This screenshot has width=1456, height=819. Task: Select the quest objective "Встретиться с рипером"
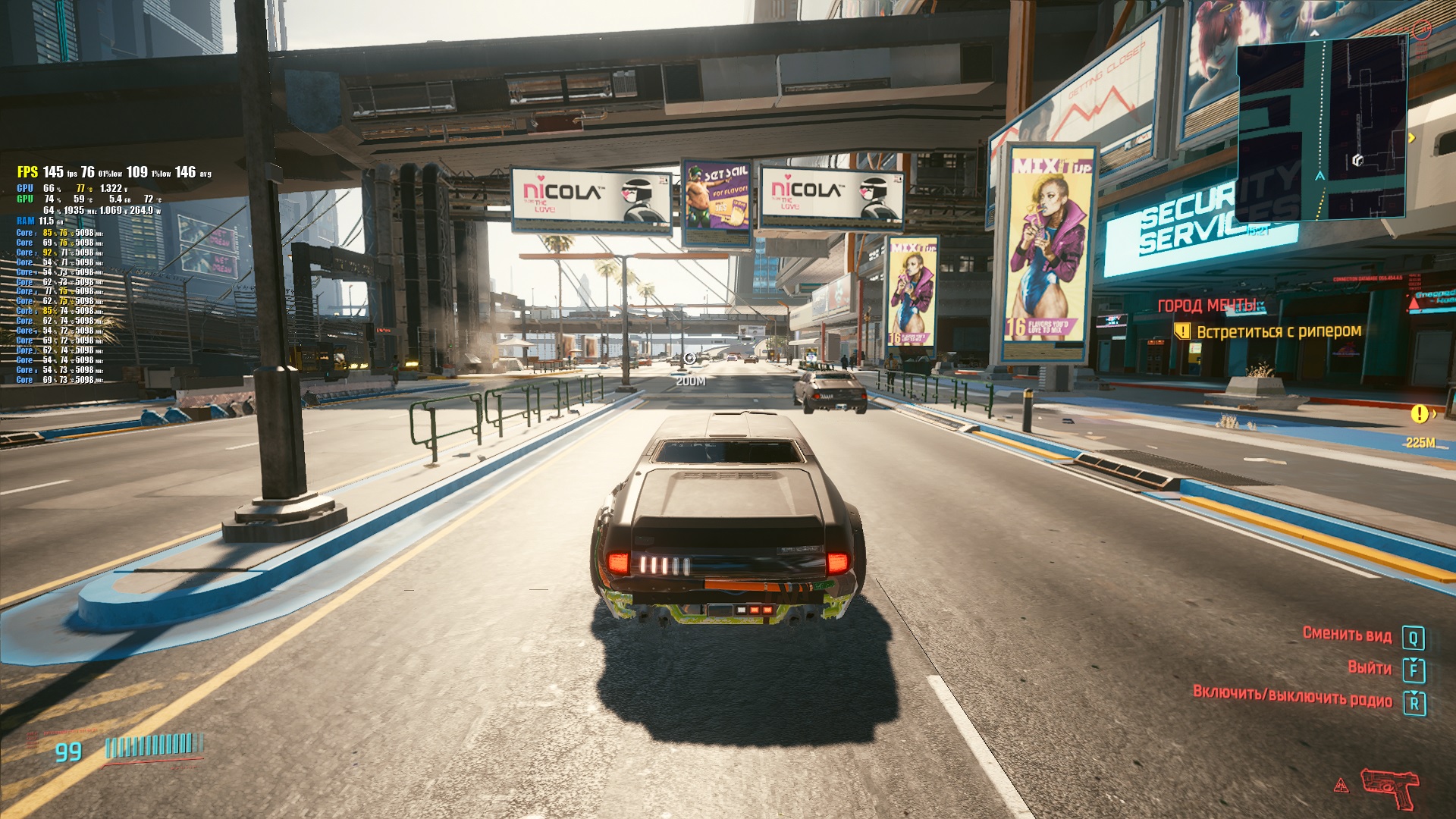[1279, 331]
